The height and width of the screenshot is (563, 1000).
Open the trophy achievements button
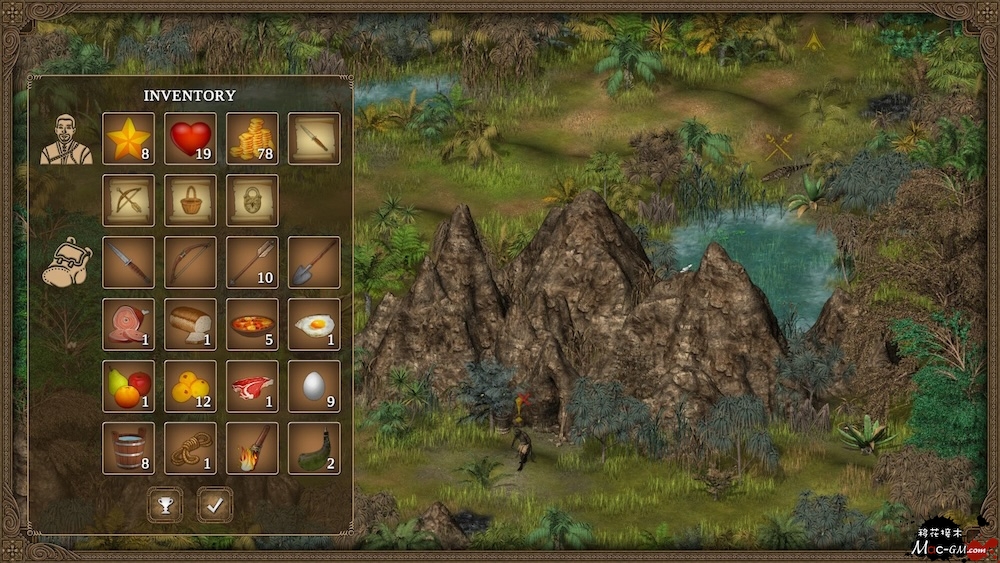tap(165, 505)
